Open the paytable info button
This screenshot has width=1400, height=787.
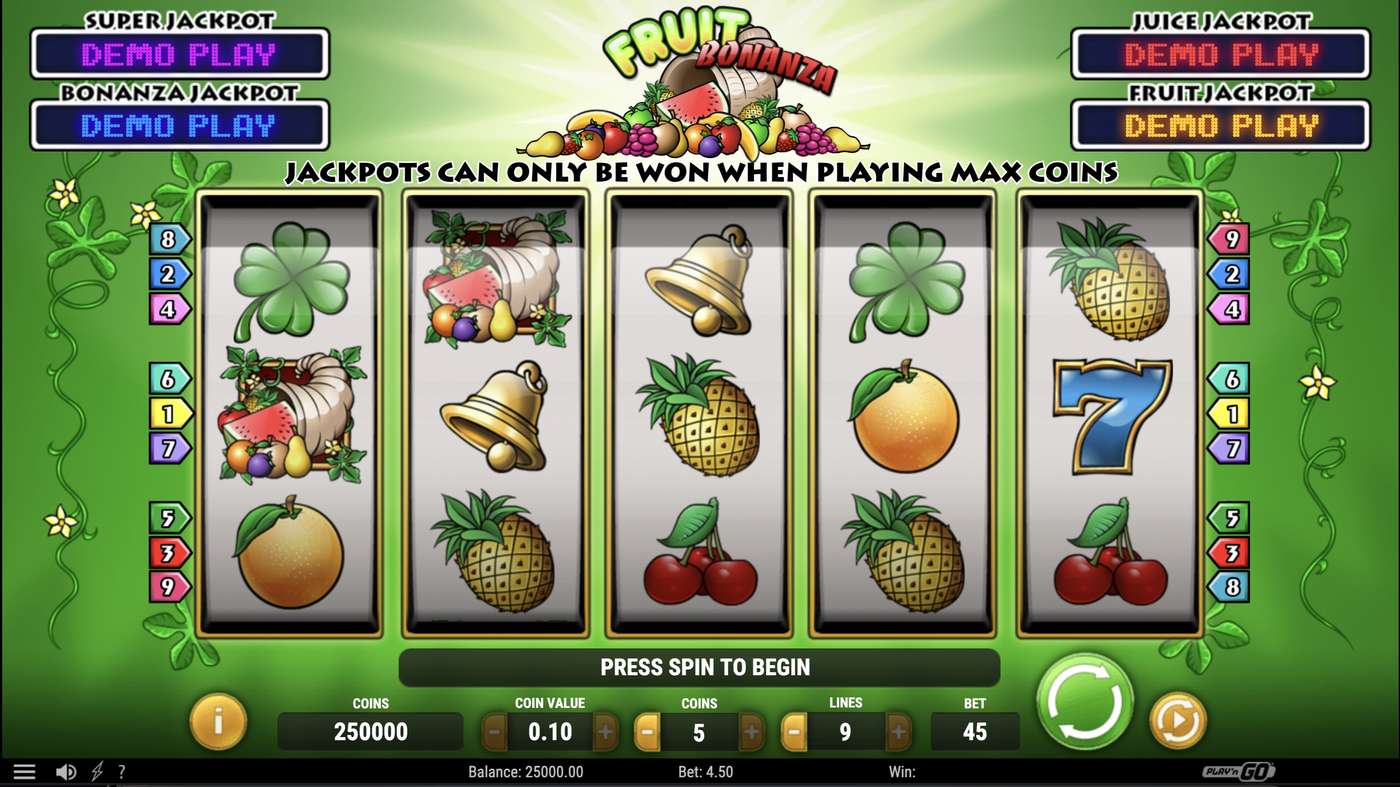pos(219,722)
